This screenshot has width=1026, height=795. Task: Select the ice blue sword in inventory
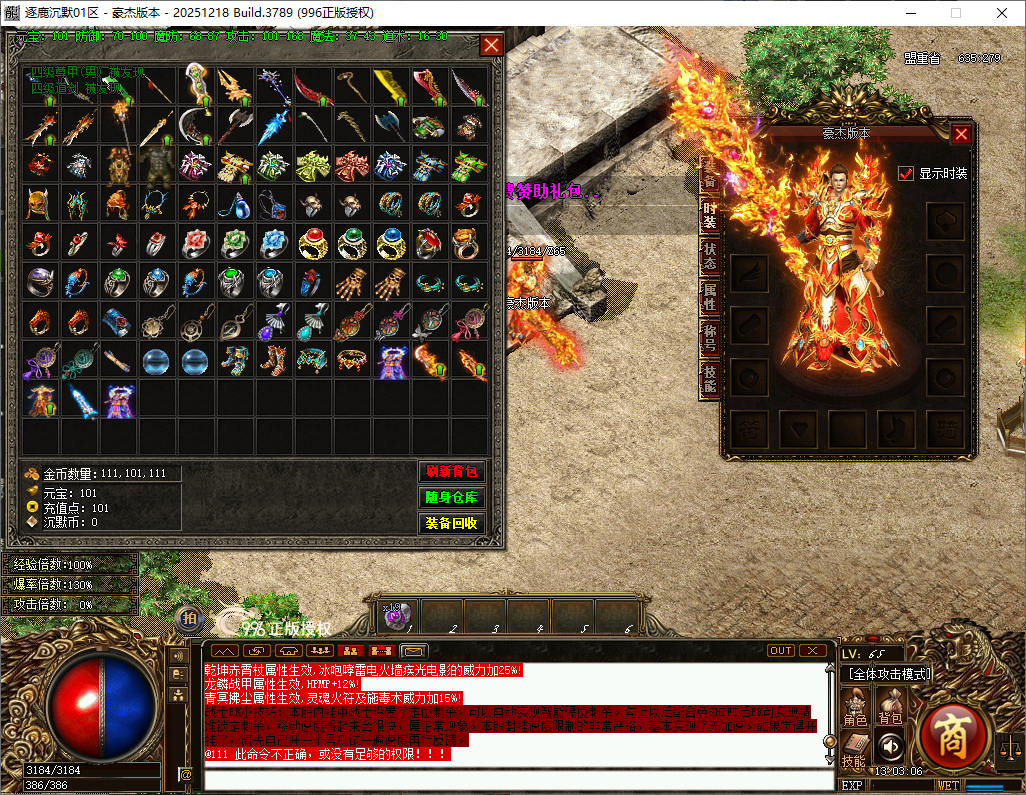273,127
